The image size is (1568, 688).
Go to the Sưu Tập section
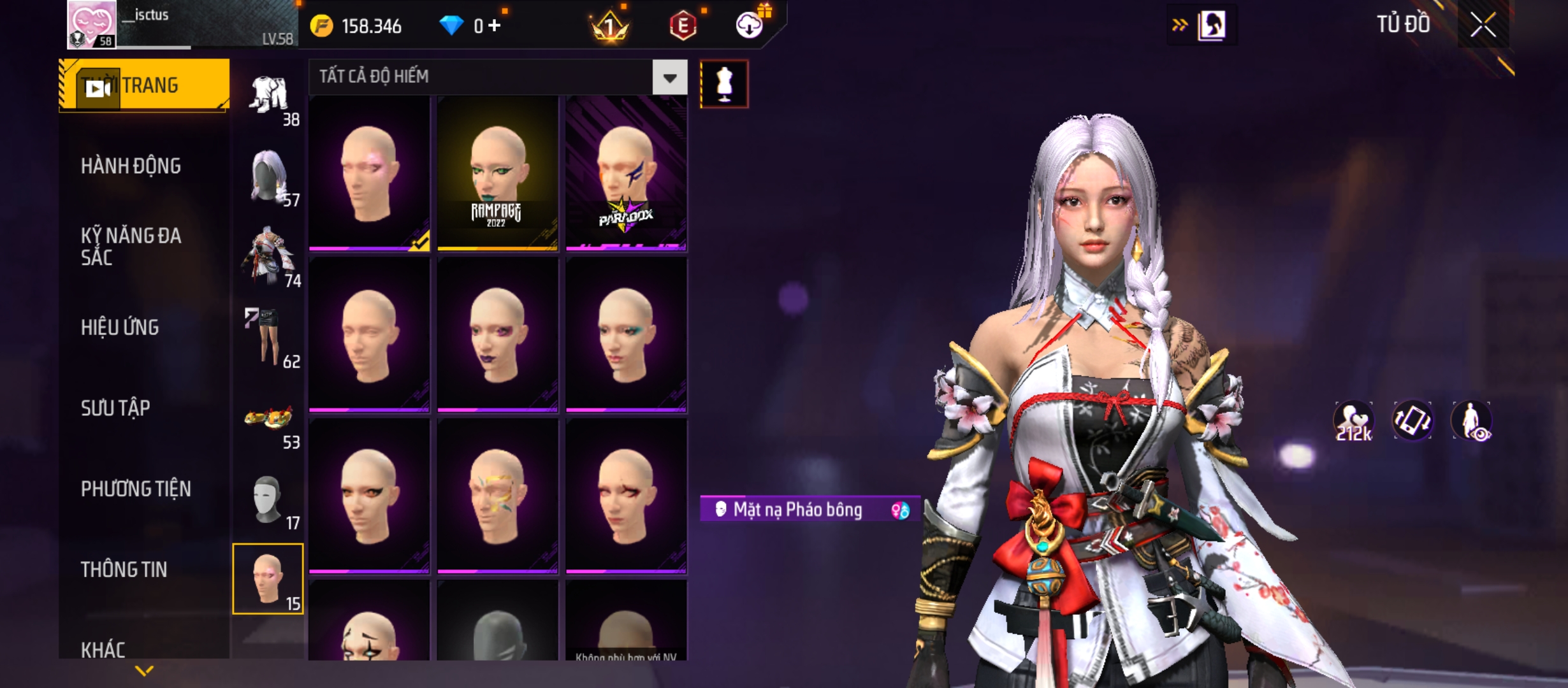click(115, 408)
